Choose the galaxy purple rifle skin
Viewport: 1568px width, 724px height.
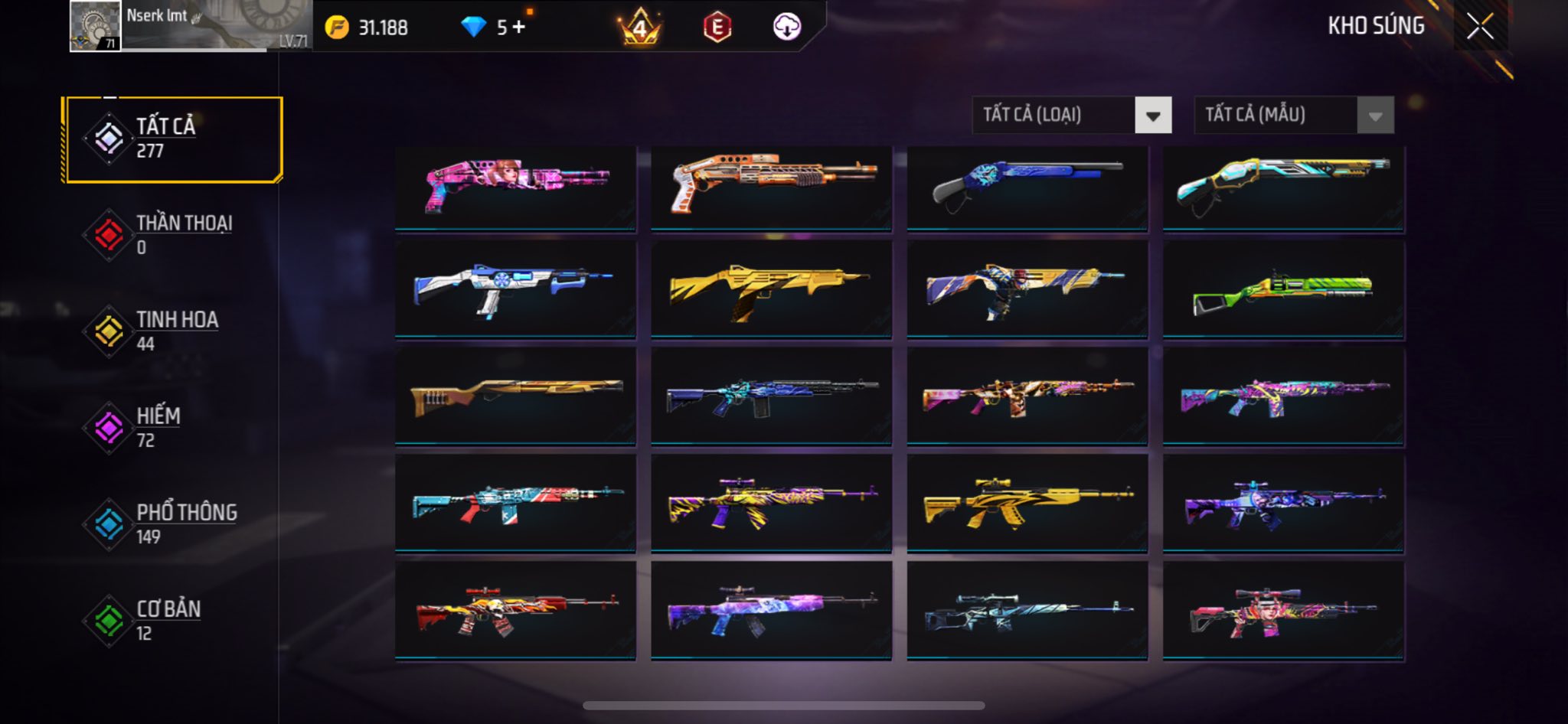pyautogui.click(x=771, y=611)
